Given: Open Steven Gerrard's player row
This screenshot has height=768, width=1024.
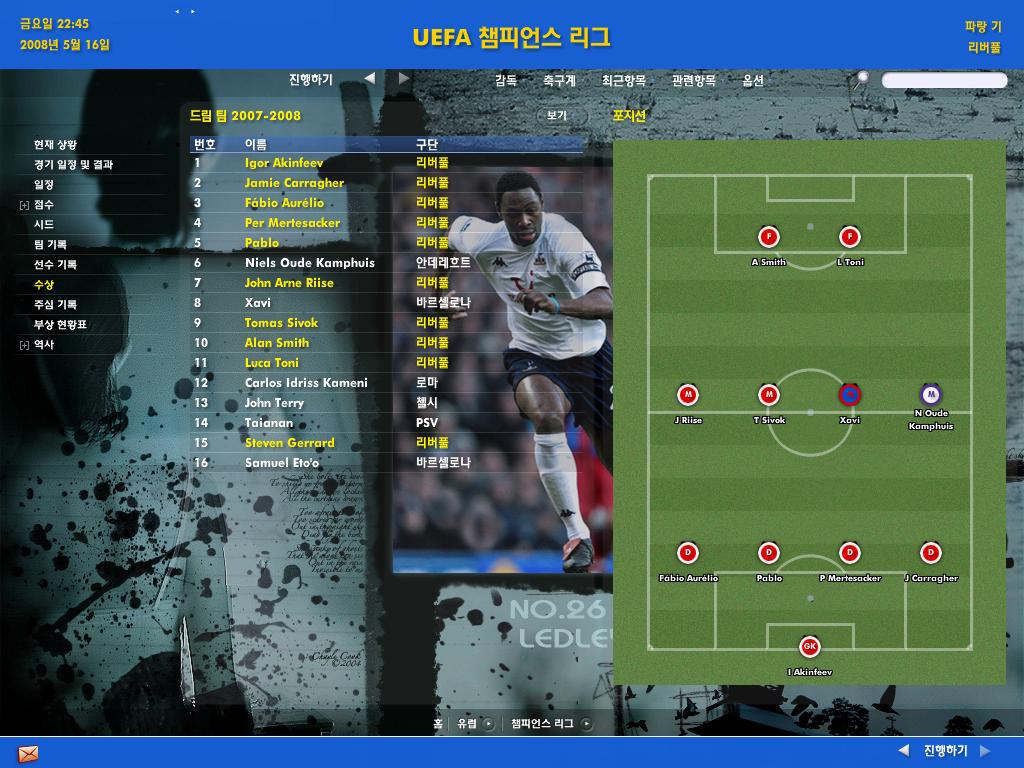Looking at the screenshot, I should 290,443.
